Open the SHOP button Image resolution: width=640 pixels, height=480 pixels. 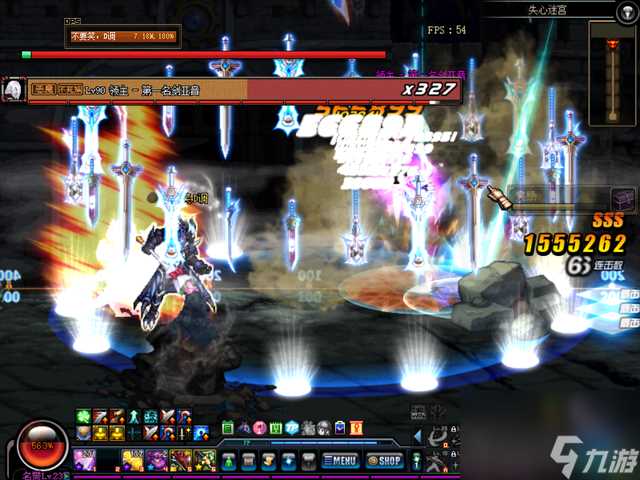(385, 461)
